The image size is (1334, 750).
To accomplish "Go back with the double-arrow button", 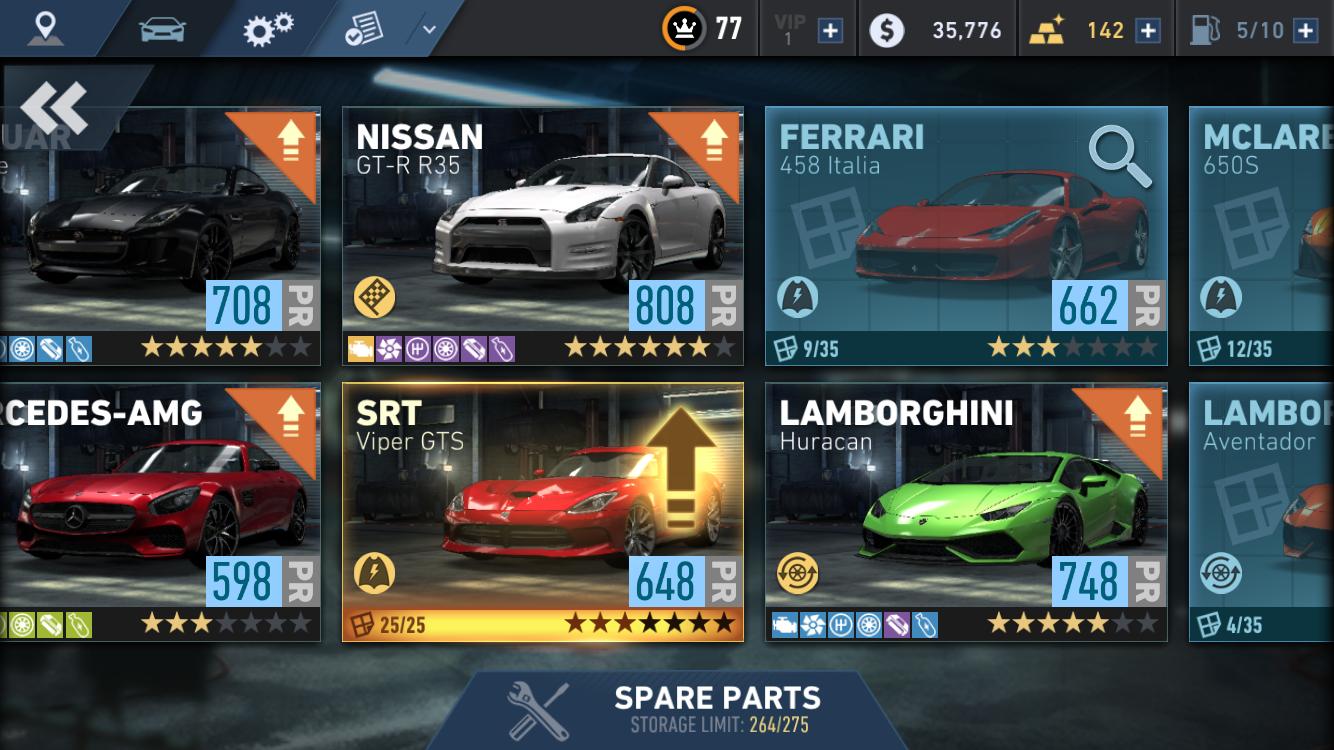I will (x=54, y=108).
